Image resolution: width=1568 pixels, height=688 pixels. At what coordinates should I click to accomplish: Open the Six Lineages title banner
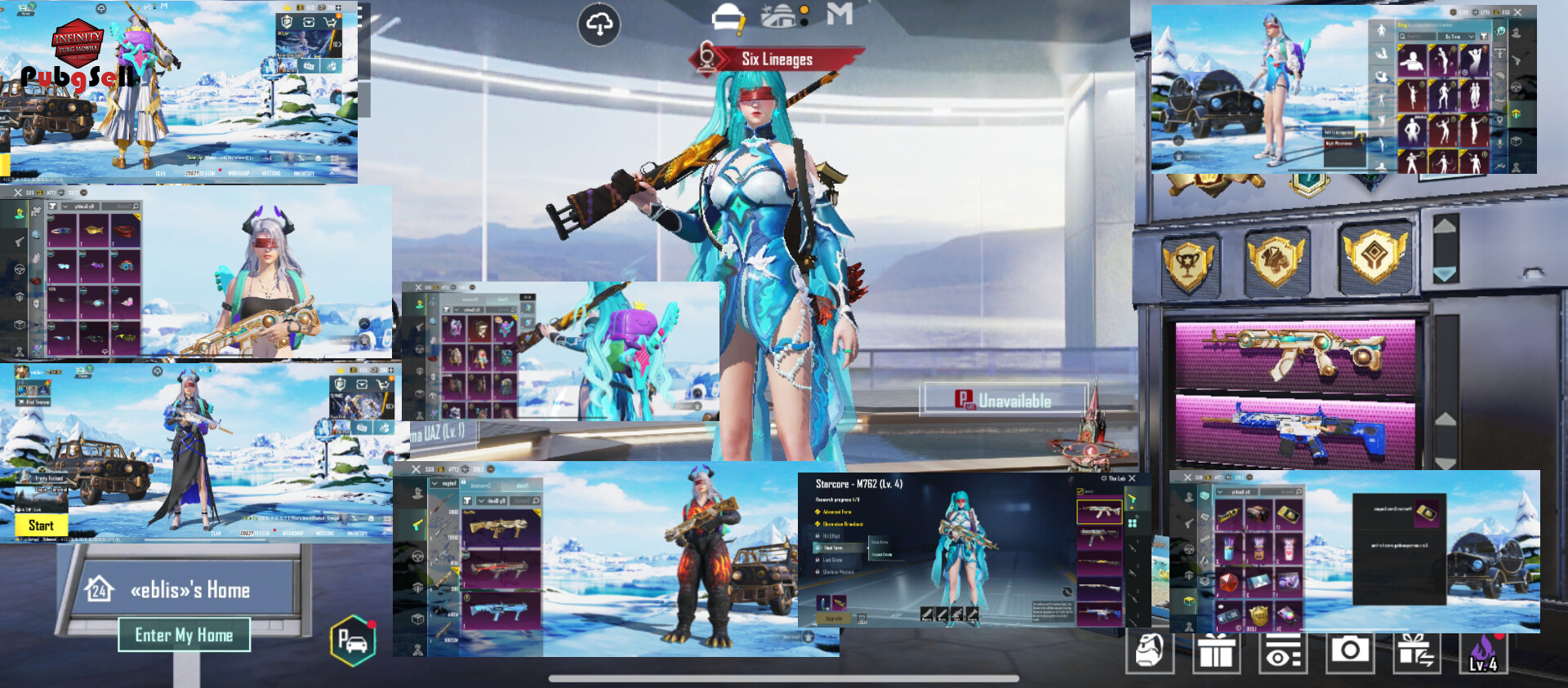pyautogui.click(x=776, y=59)
